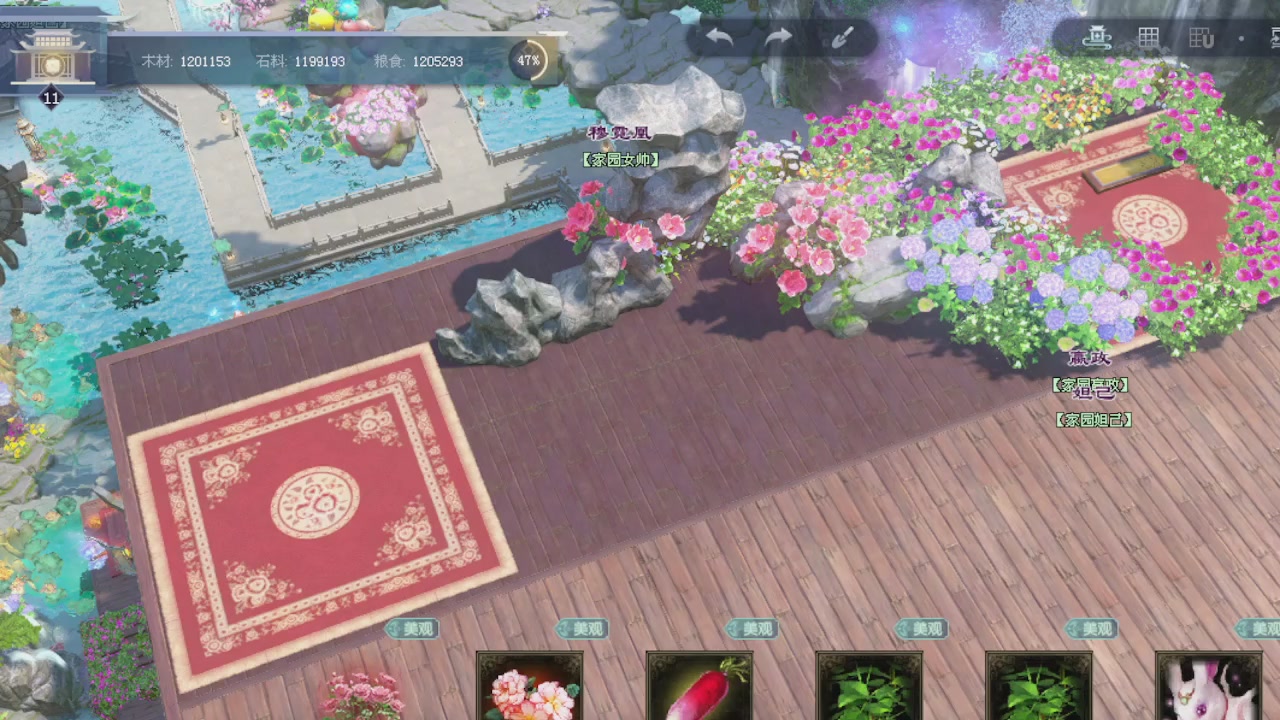Select the grid layout icon
The image size is (1280, 720).
pyautogui.click(x=1149, y=36)
